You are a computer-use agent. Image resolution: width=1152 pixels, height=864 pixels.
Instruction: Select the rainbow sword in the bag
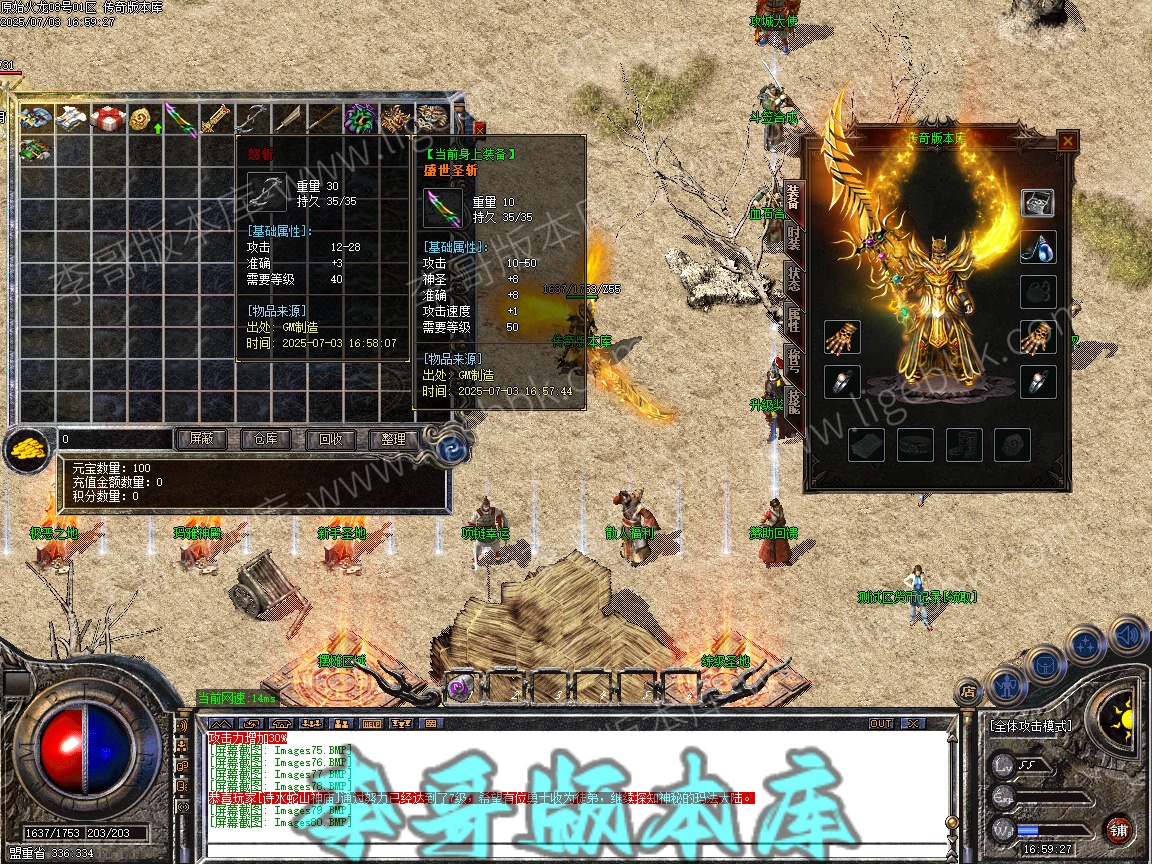180,118
